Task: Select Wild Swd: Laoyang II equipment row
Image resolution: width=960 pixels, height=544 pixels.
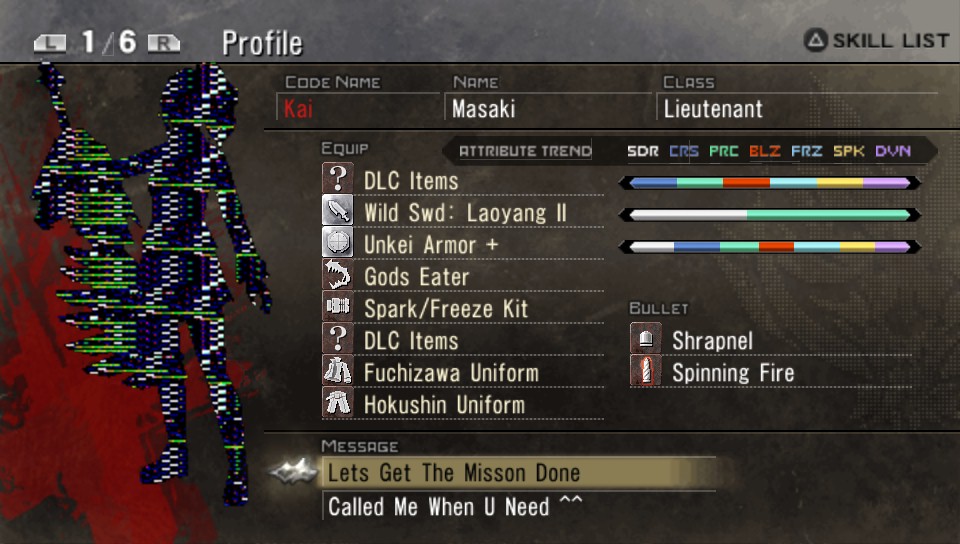Action: point(464,213)
